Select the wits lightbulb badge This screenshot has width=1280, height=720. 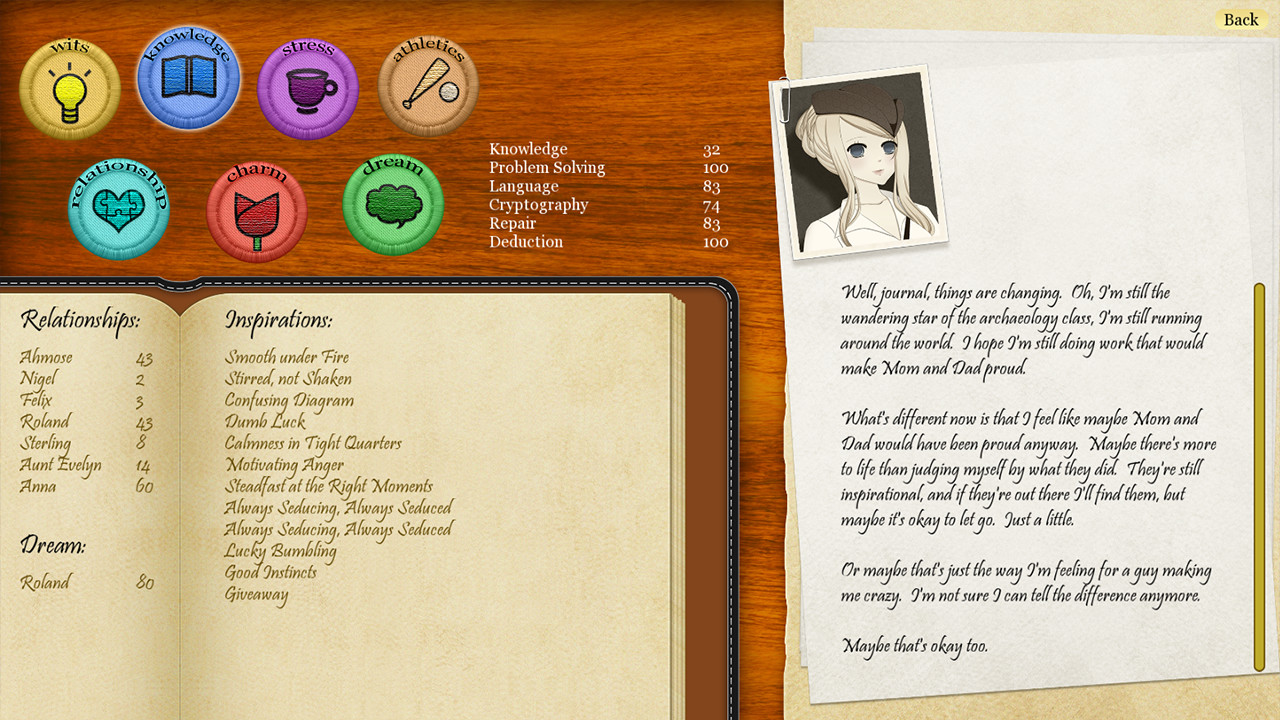(69, 88)
